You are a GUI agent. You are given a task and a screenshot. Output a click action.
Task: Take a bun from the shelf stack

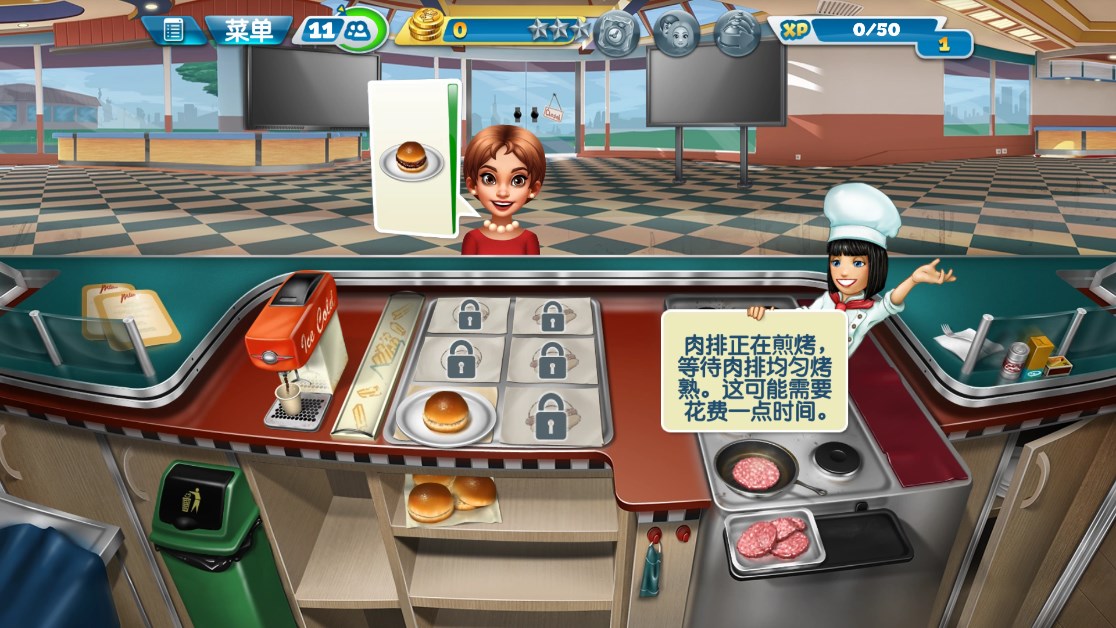coord(450,495)
